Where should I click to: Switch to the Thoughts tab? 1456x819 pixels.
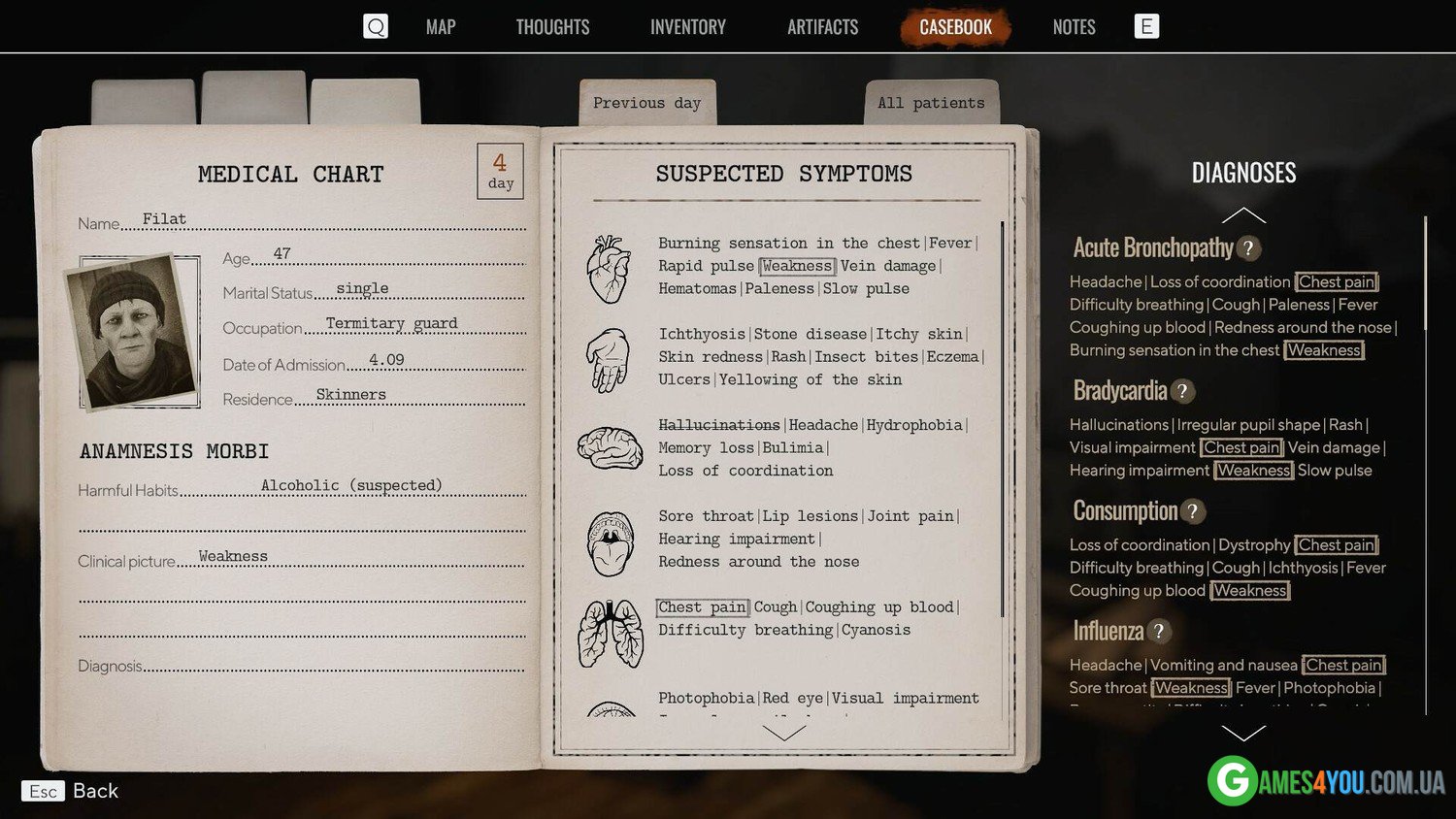(x=552, y=27)
